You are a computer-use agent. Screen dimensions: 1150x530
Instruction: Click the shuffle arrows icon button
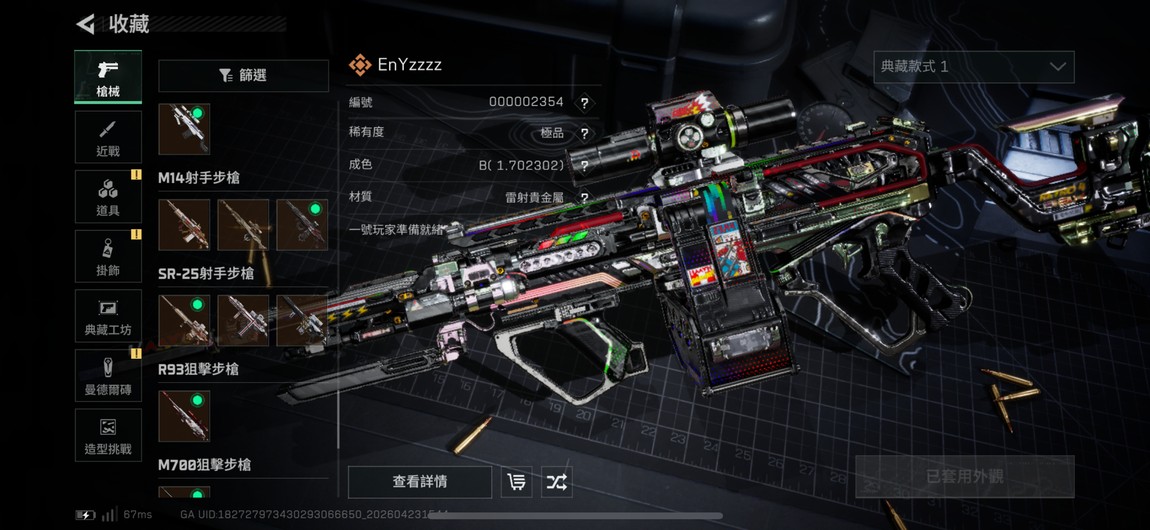[x=557, y=482]
